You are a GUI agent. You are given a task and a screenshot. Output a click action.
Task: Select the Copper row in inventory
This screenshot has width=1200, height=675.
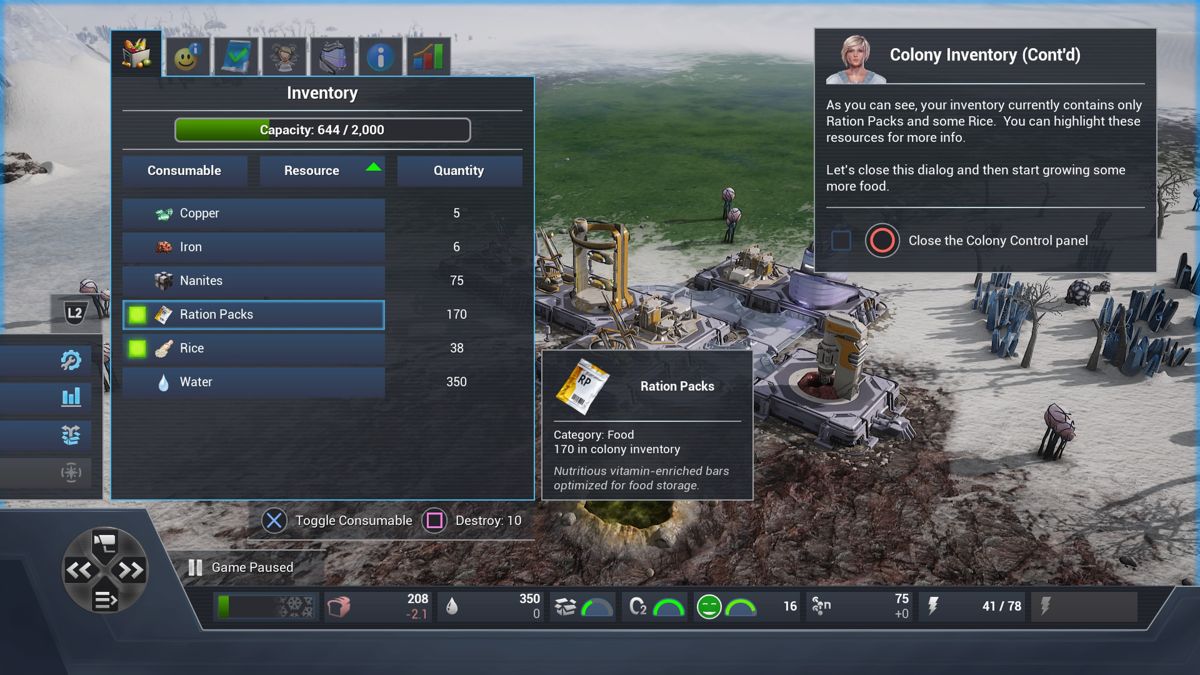pos(254,214)
